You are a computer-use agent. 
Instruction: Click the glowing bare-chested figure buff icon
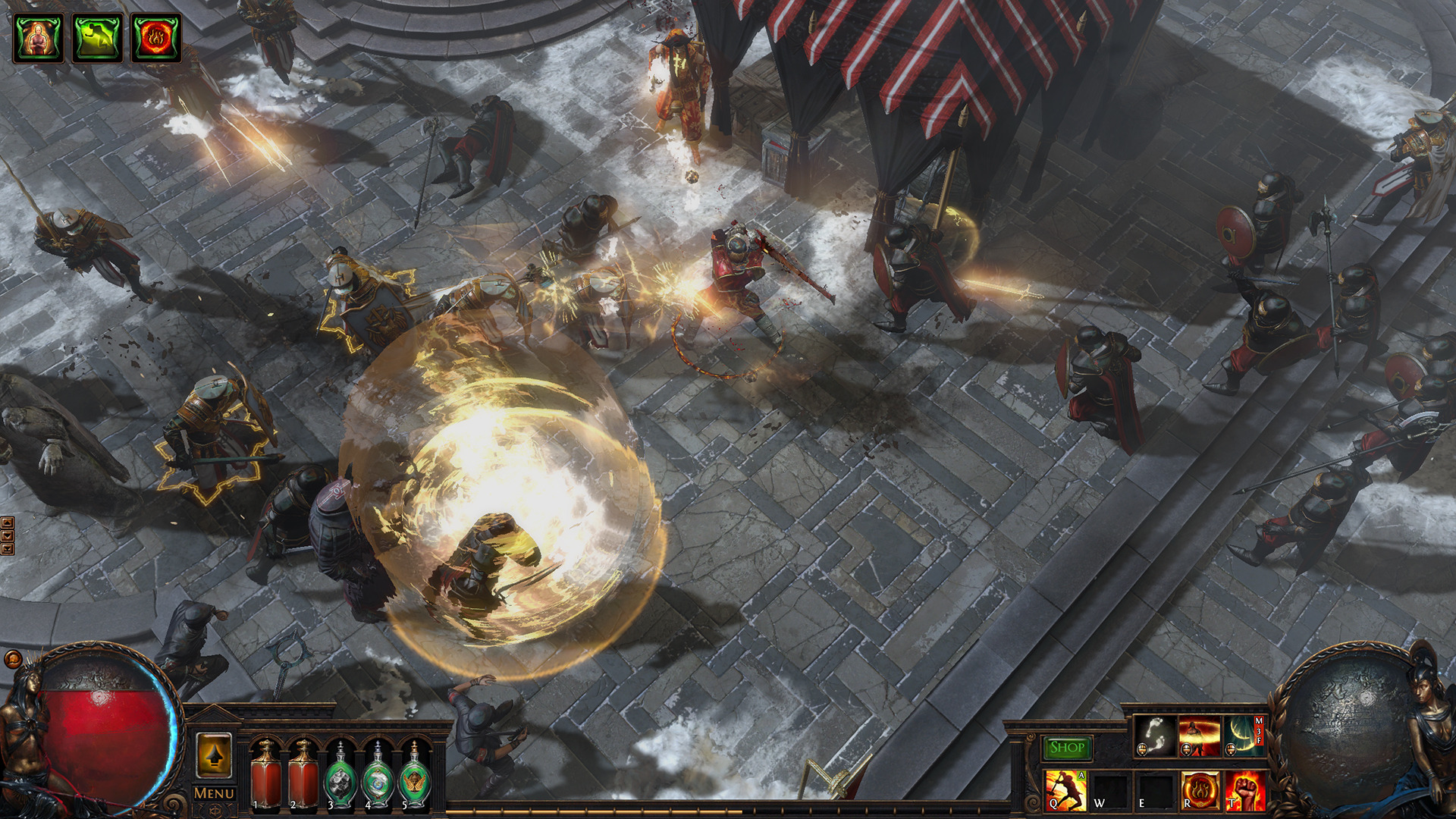pos(38,36)
